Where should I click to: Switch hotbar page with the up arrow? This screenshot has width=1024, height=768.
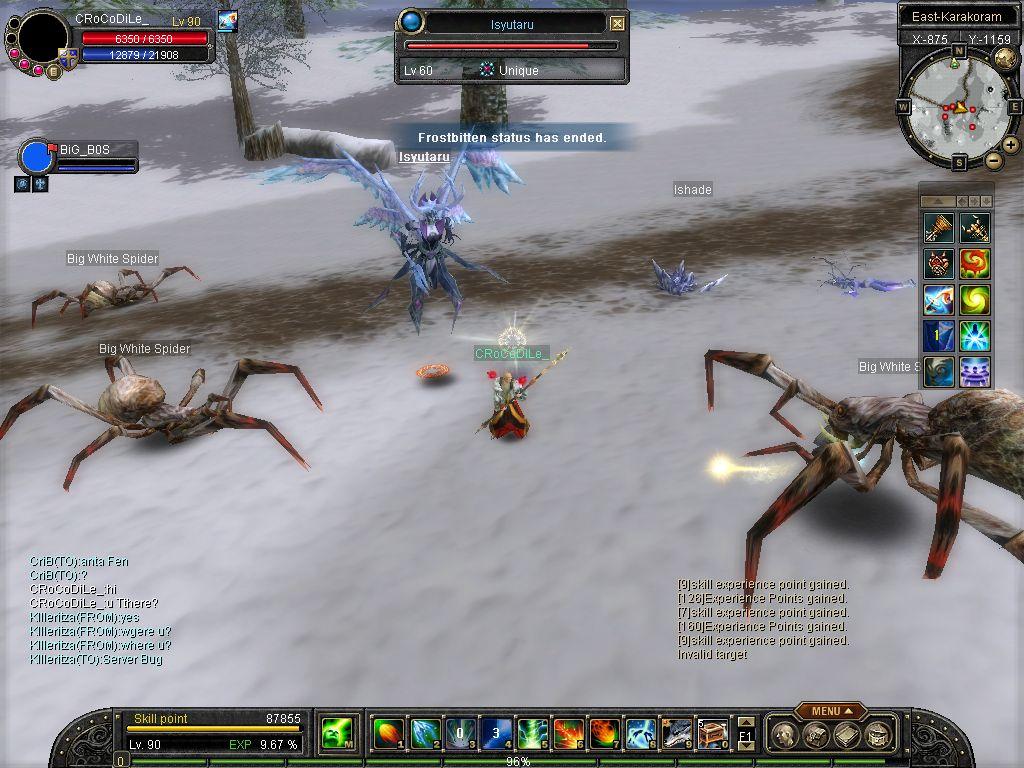coord(746,723)
